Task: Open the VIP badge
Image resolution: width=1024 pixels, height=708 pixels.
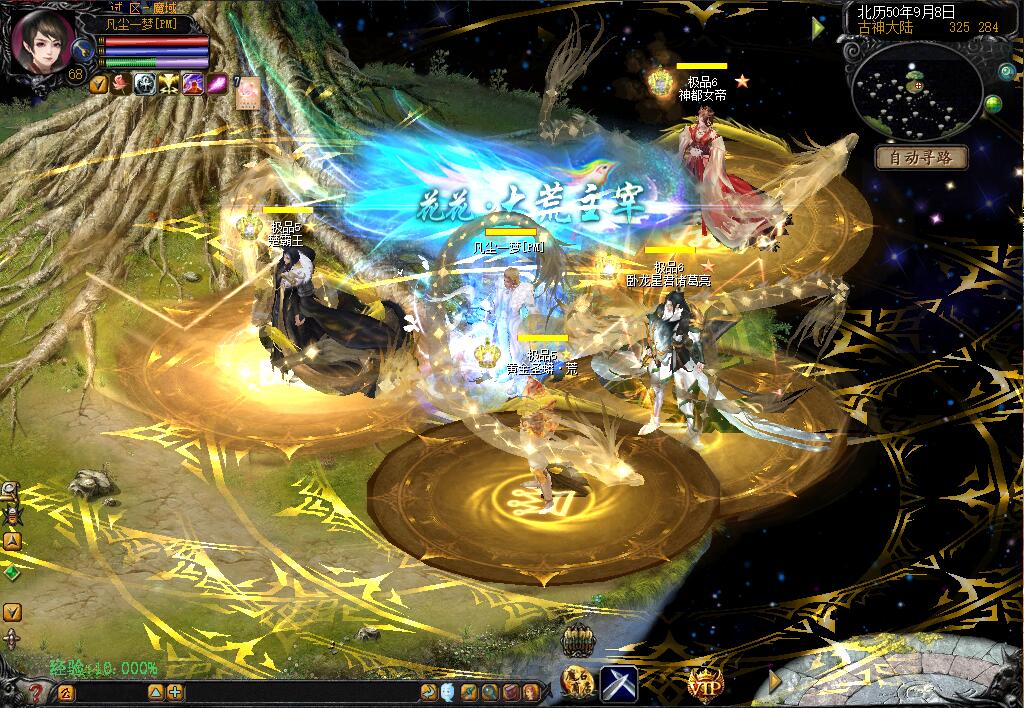Action: (x=705, y=684)
